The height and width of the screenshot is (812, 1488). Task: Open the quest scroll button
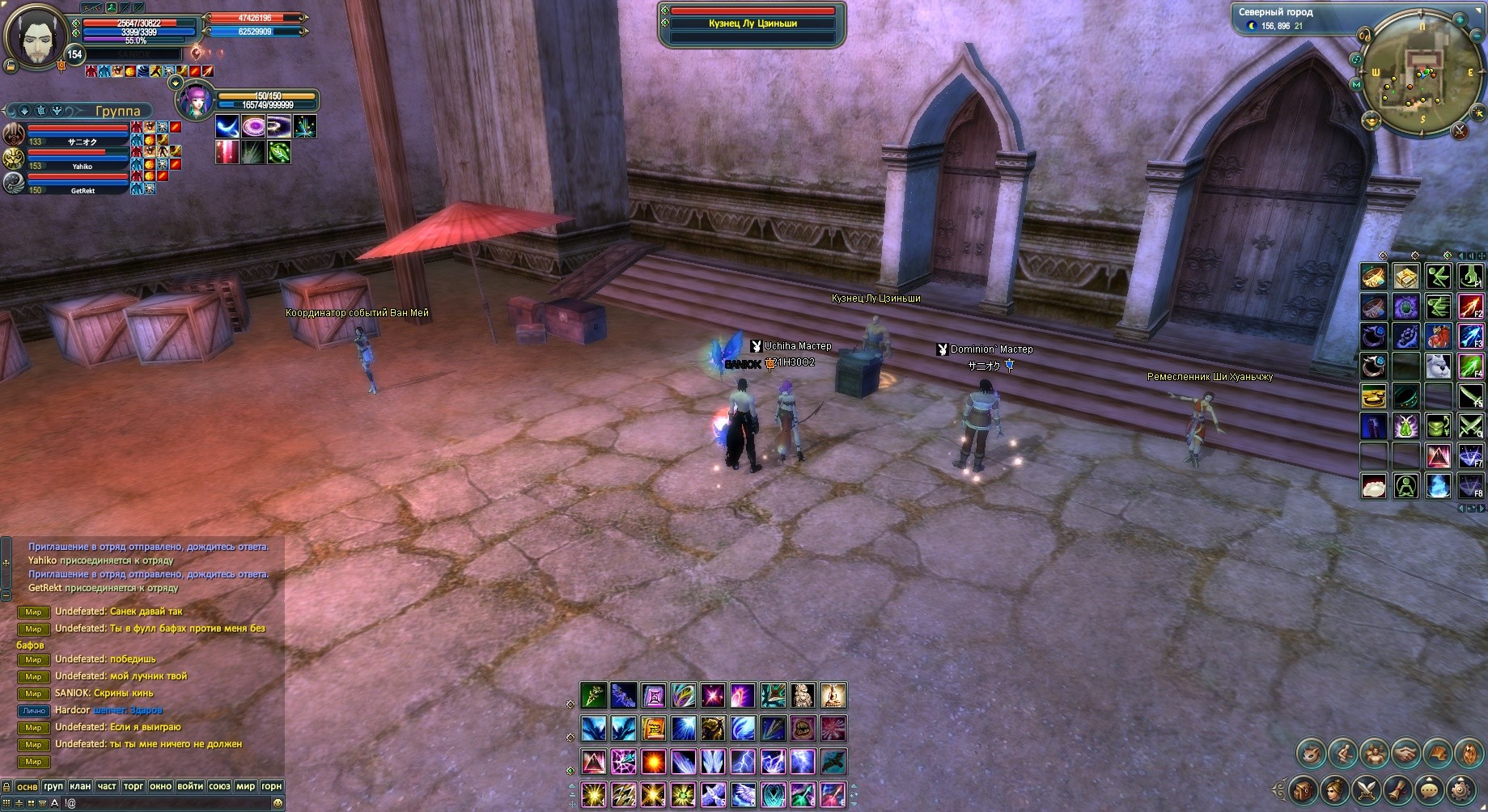pos(1399,787)
